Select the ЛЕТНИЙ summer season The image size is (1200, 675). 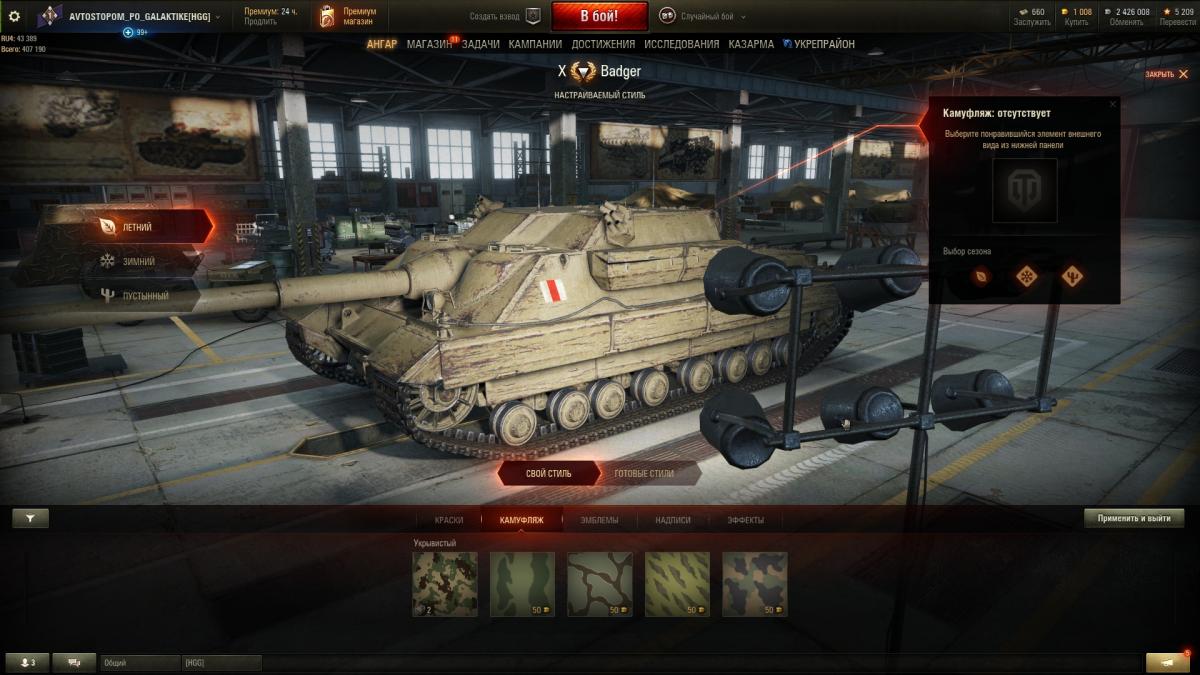point(137,227)
